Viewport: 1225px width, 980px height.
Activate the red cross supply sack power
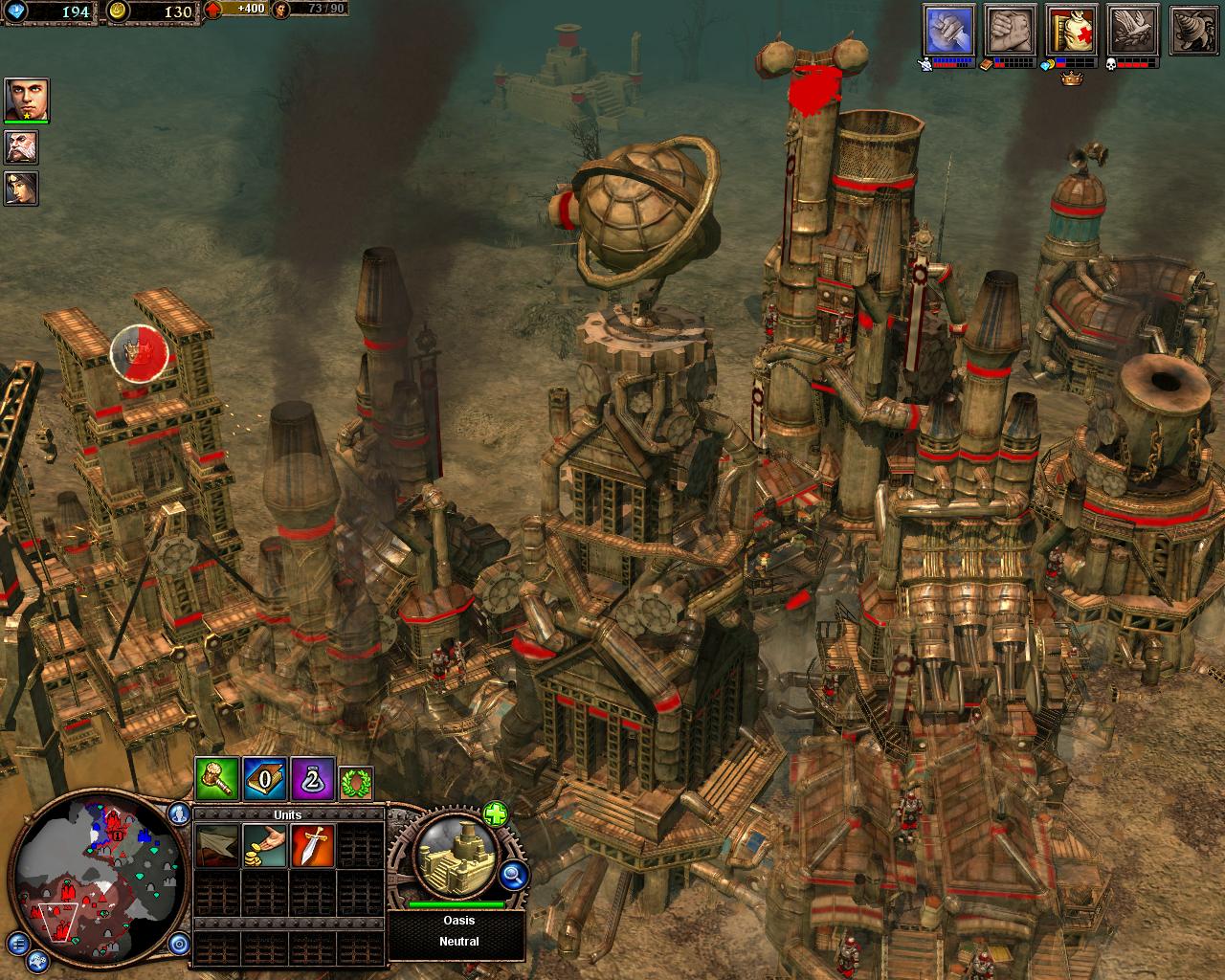[x=1071, y=31]
